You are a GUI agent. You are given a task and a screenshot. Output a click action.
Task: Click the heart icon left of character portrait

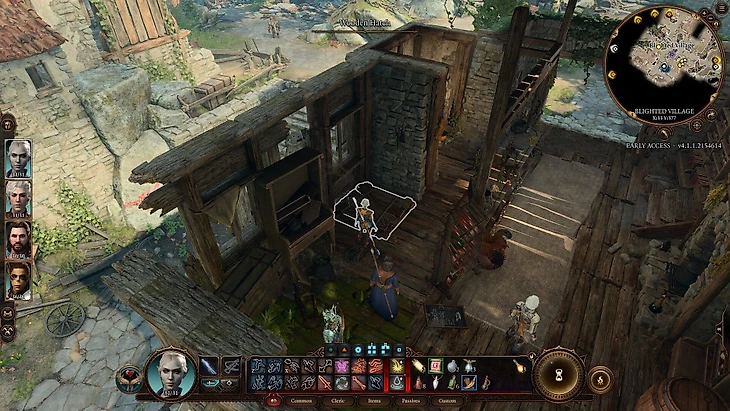pos(129,379)
